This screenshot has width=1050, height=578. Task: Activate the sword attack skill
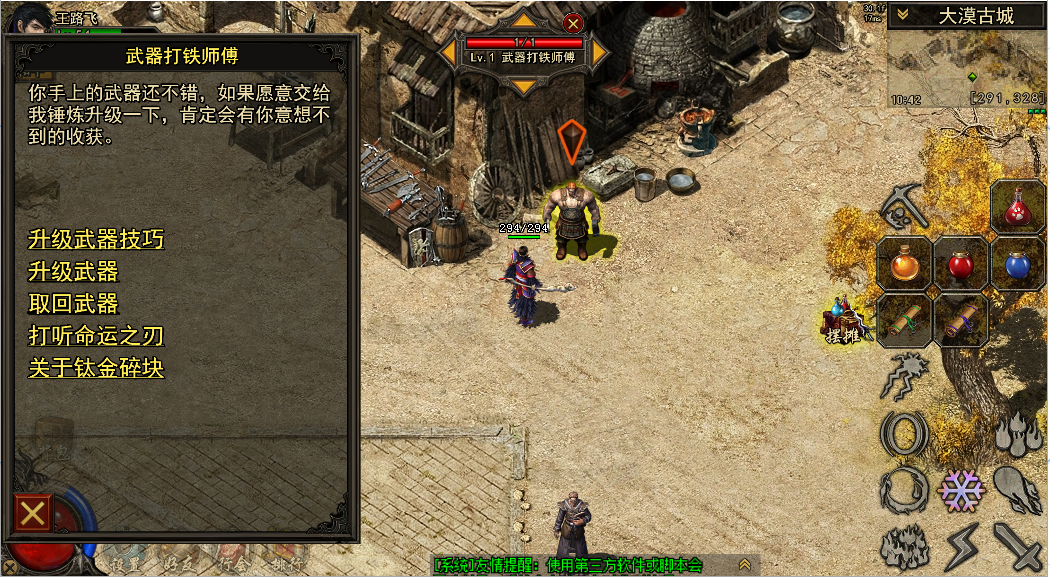point(1019,547)
